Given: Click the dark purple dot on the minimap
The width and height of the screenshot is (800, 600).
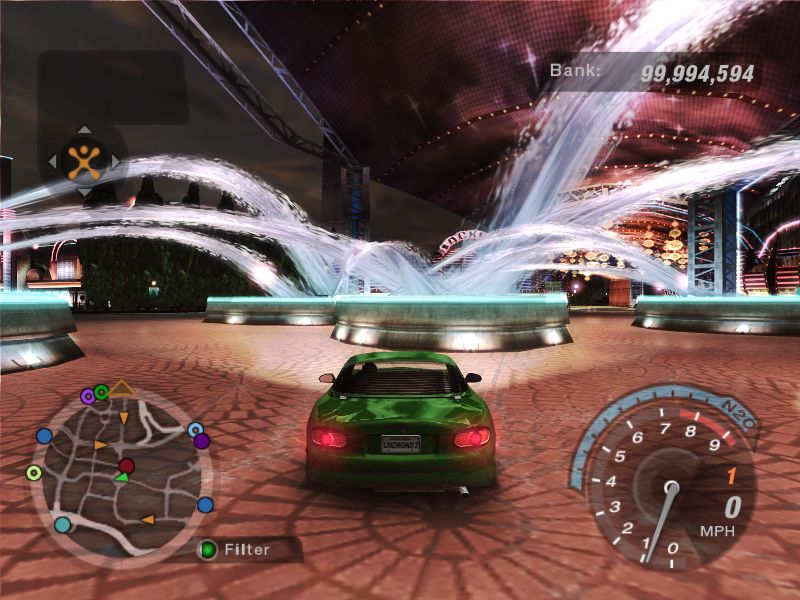Looking at the screenshot, I should tap(201, 441).
